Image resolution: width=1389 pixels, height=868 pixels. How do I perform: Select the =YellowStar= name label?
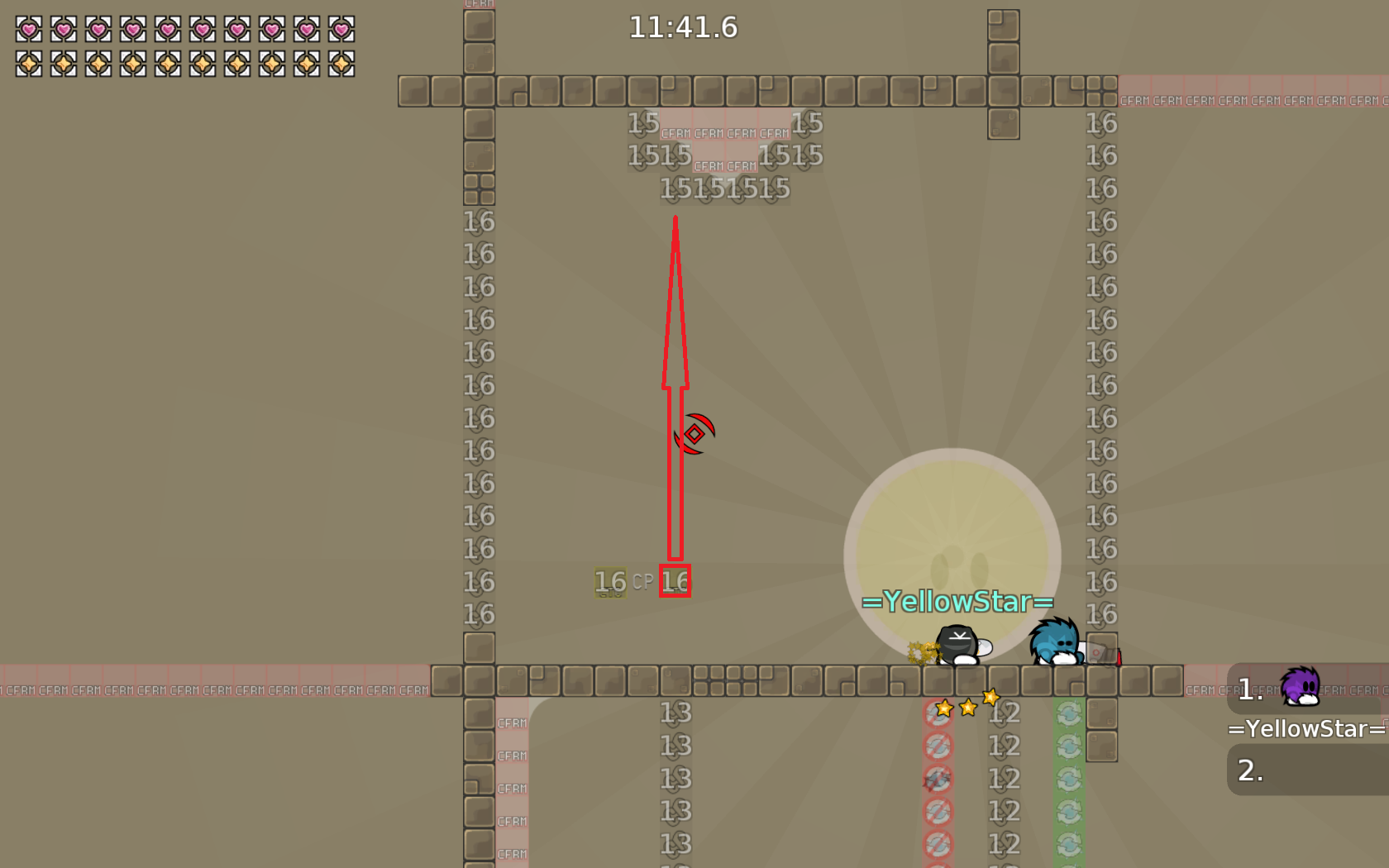click(1305, 729)
